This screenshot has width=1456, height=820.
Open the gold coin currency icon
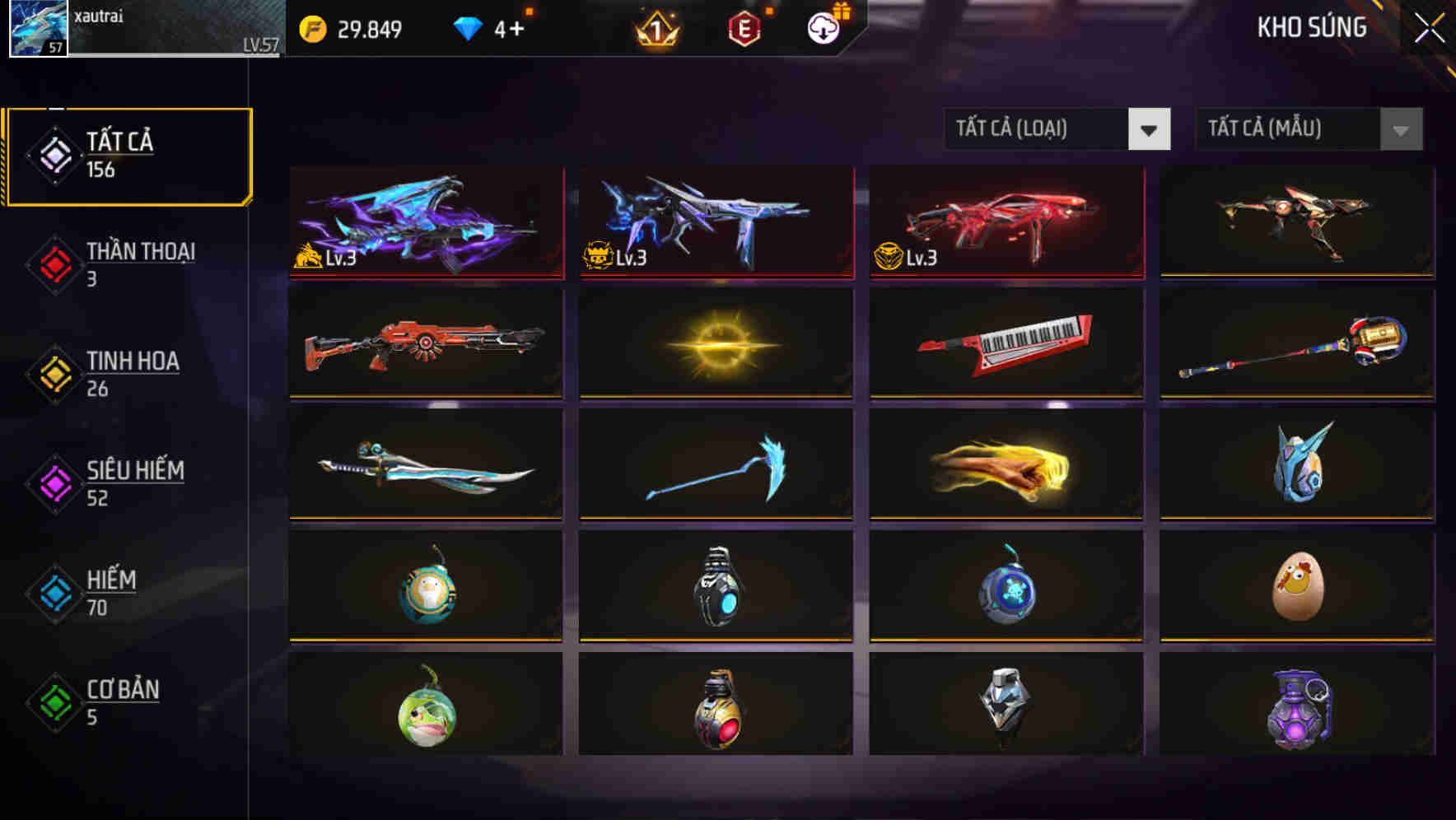pyautogui.click(x=311, y=27)
